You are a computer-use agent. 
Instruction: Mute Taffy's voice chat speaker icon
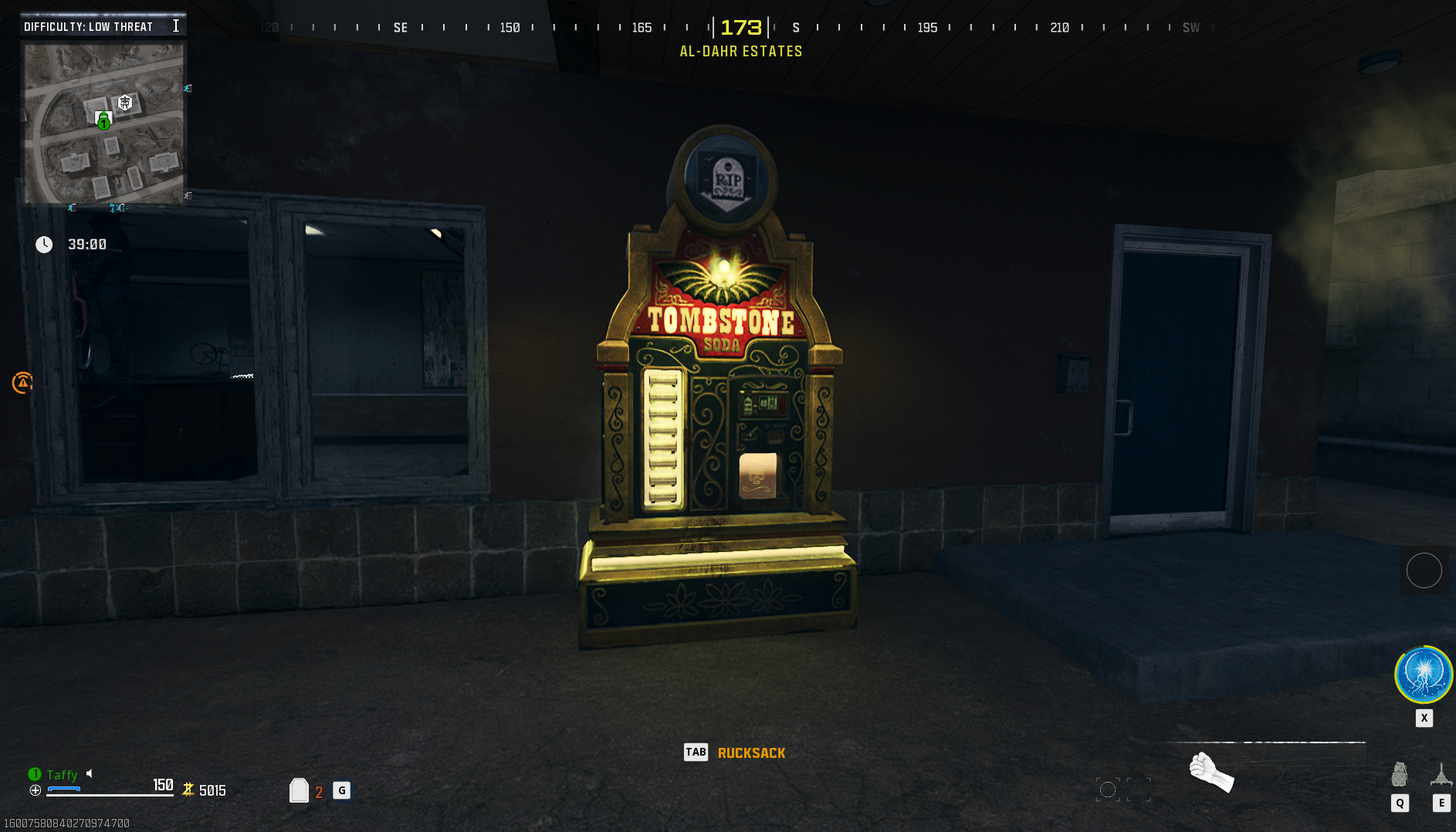coord(90,774)
